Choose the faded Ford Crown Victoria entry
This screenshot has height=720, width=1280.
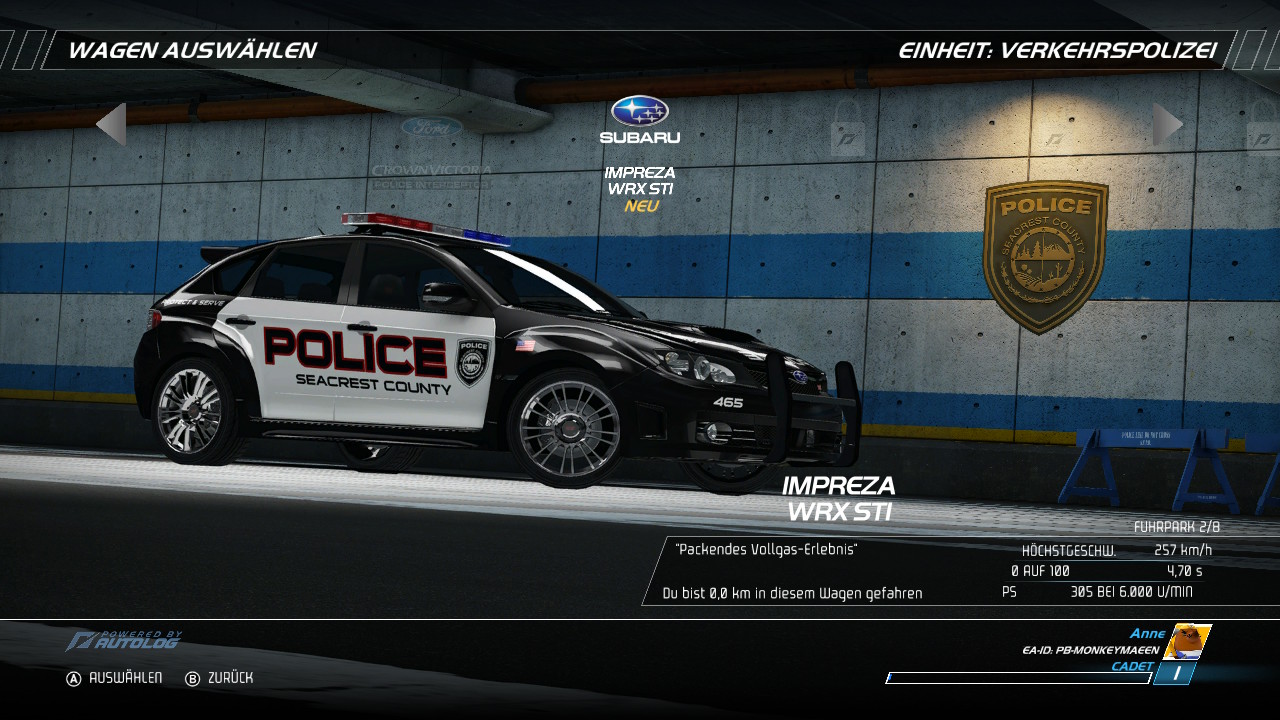[x=431, y=152]
